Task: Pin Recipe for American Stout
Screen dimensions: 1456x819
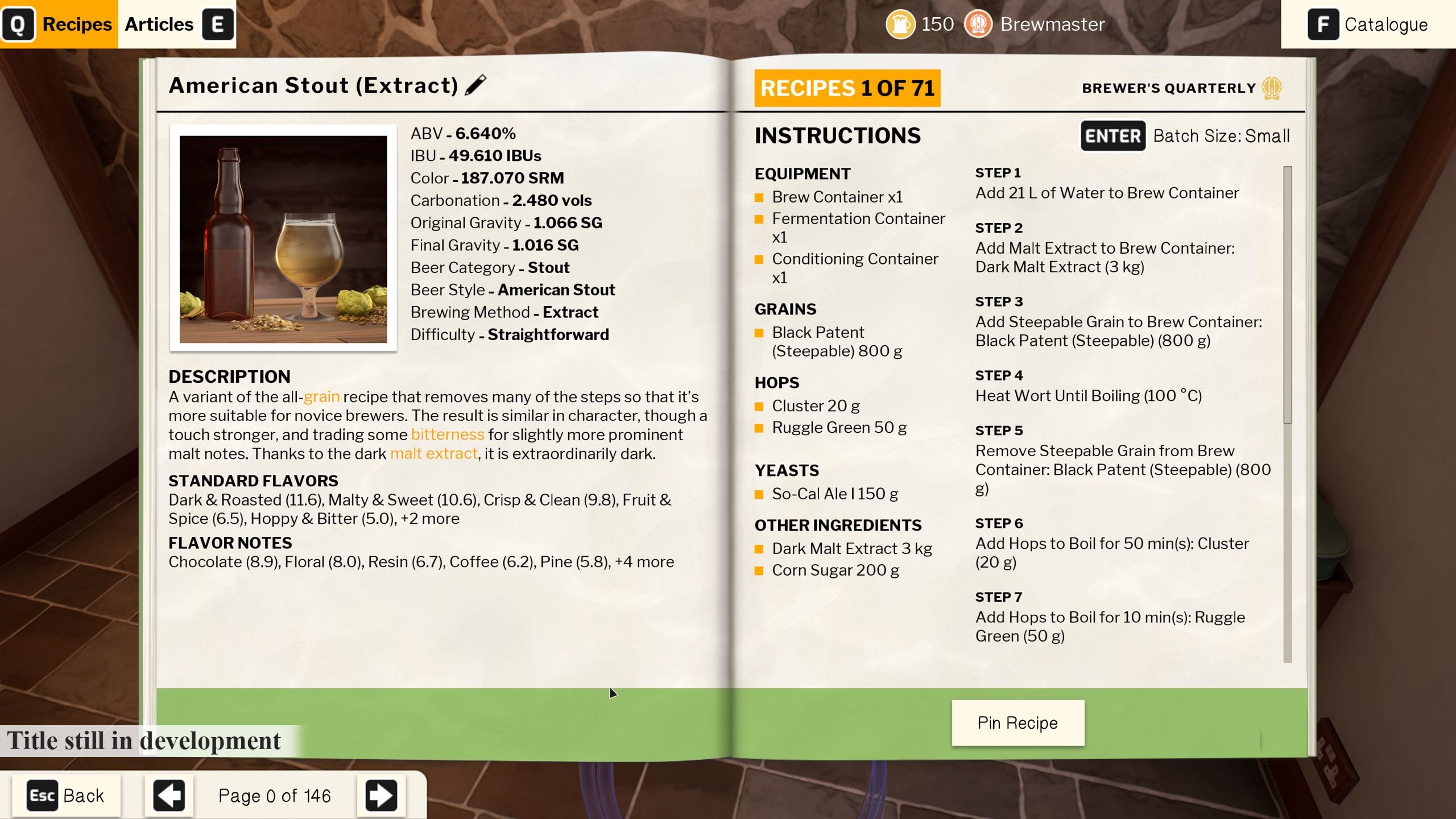Action: click(x=1017, y=722)
